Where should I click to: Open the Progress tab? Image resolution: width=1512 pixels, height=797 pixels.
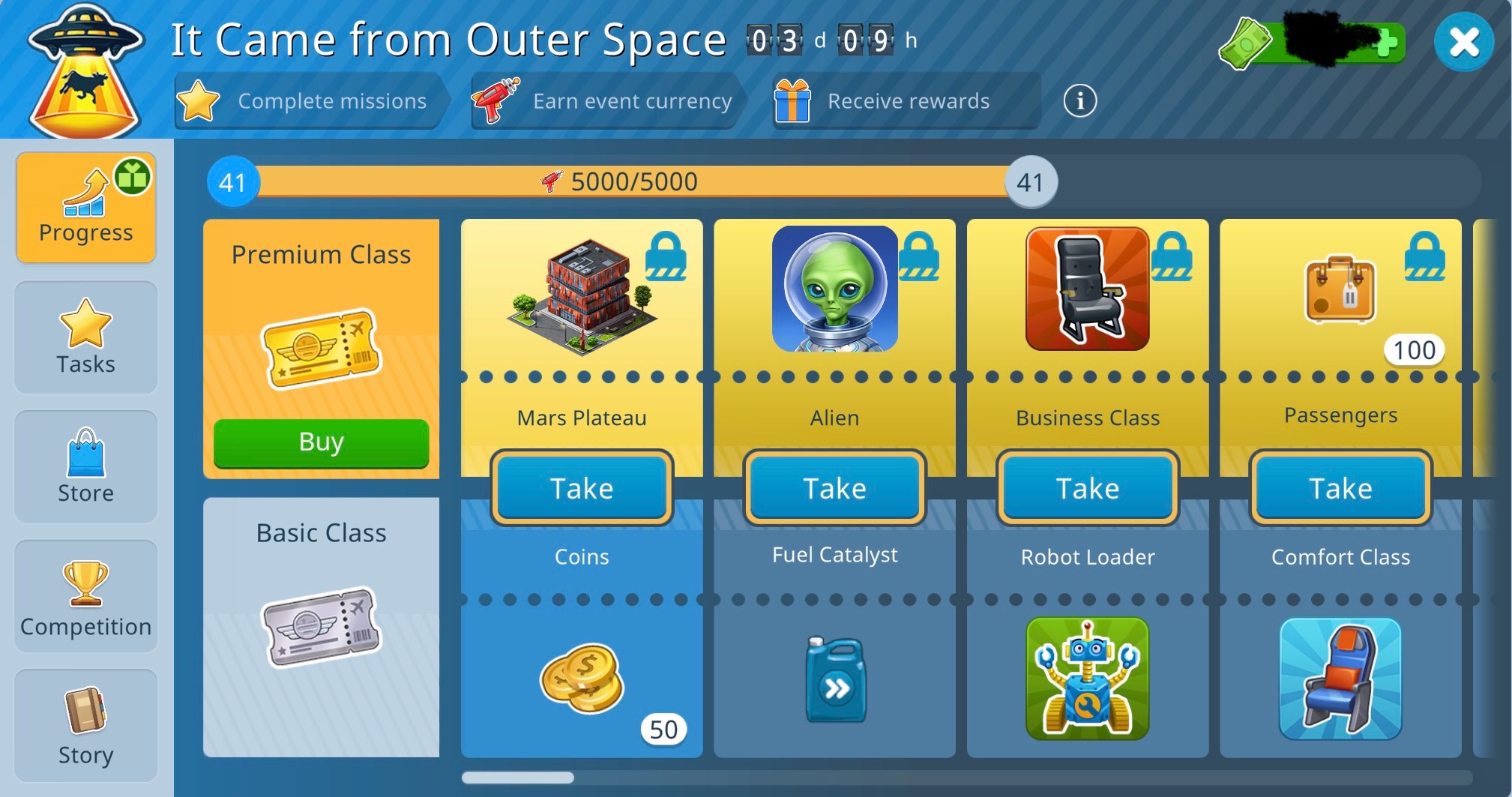(x=86, y=207)
